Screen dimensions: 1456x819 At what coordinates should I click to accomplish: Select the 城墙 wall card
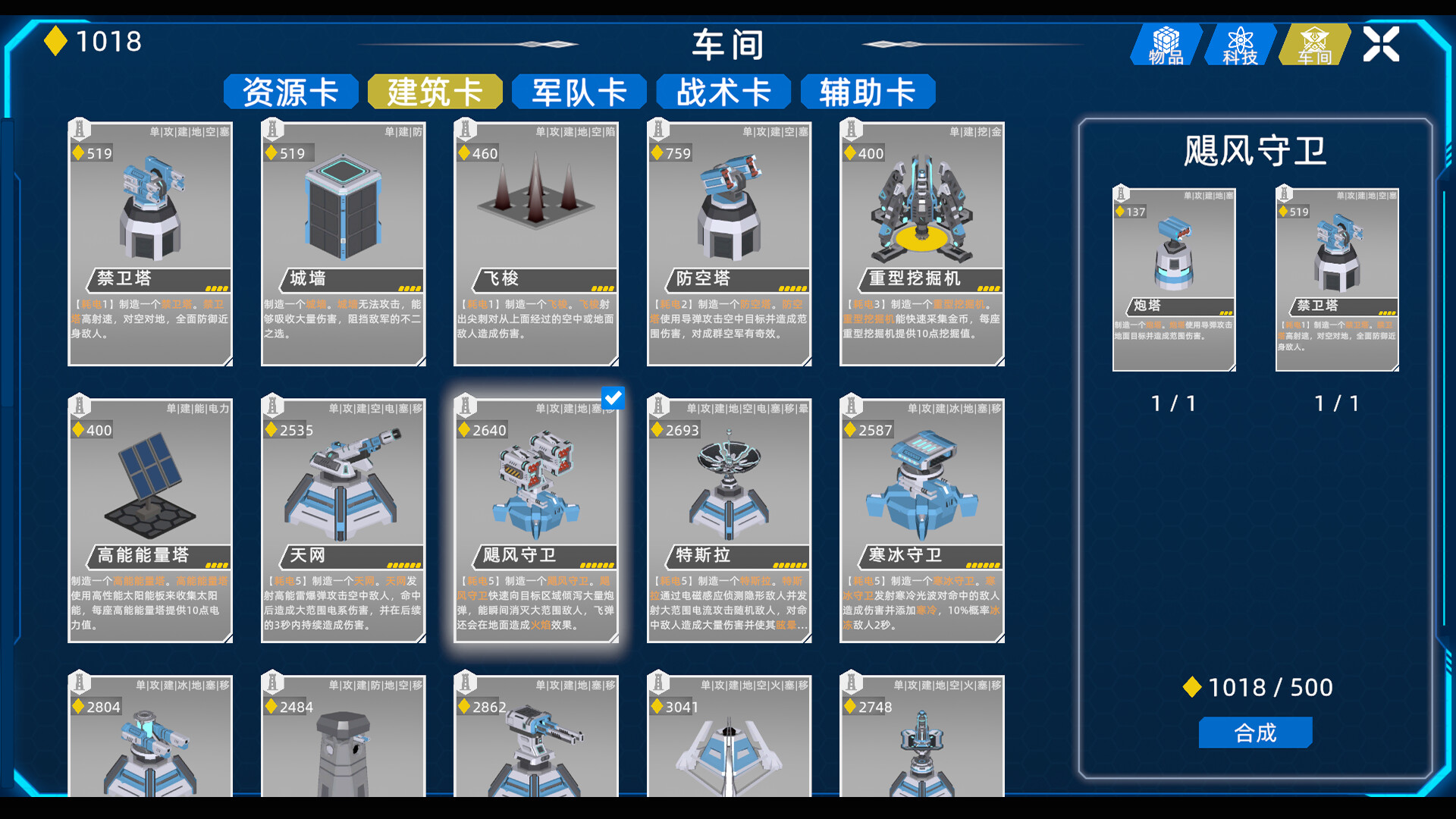(x=343, y=243)
